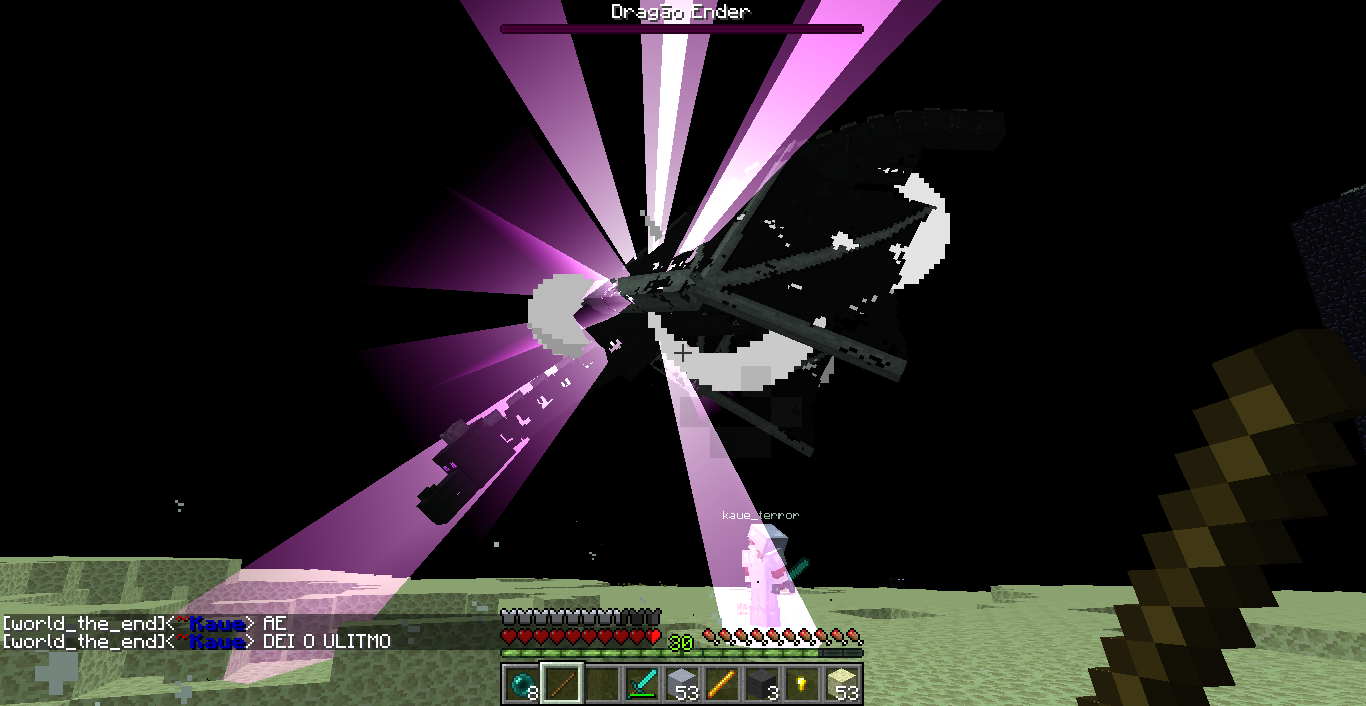
Task: Select the stick hotbar slot
Action: click(560, 684)
